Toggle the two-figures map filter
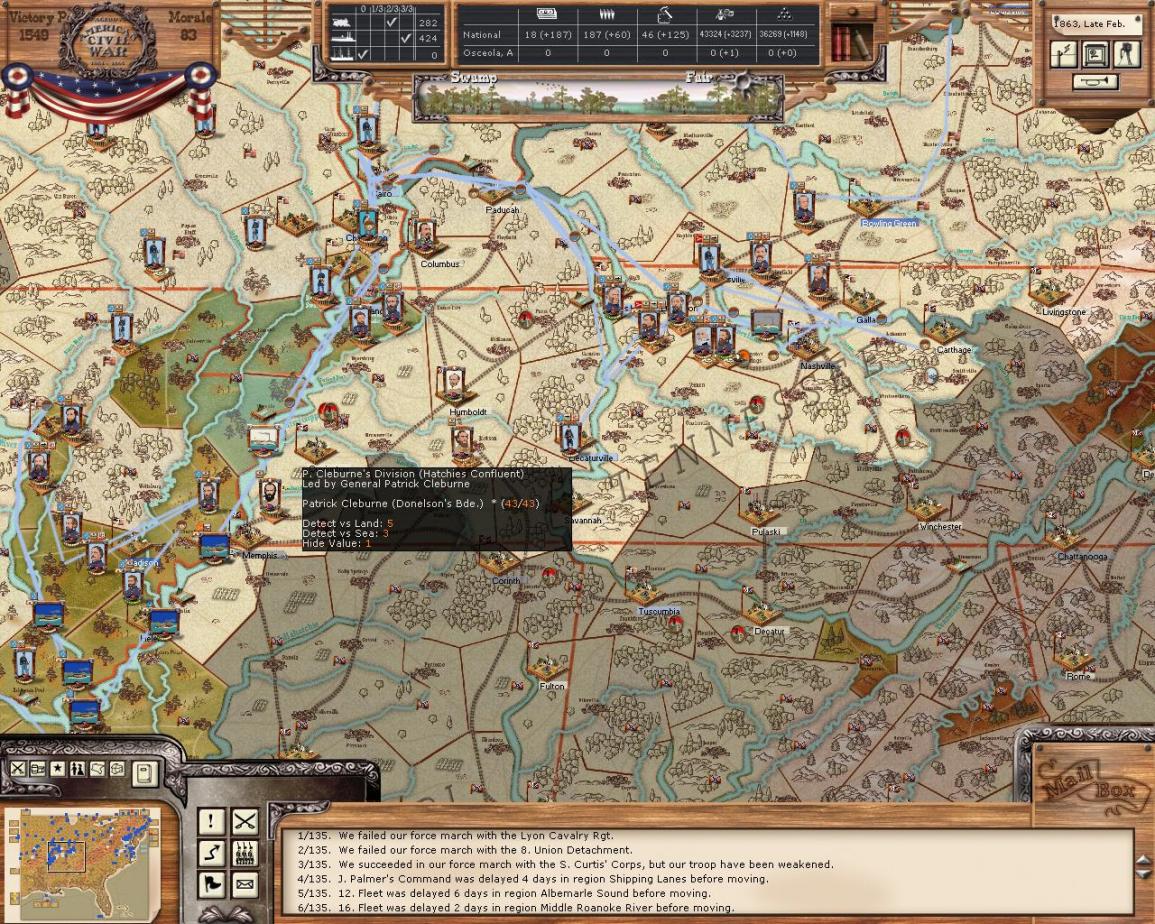1155x924 pixels. pos(78,769)
